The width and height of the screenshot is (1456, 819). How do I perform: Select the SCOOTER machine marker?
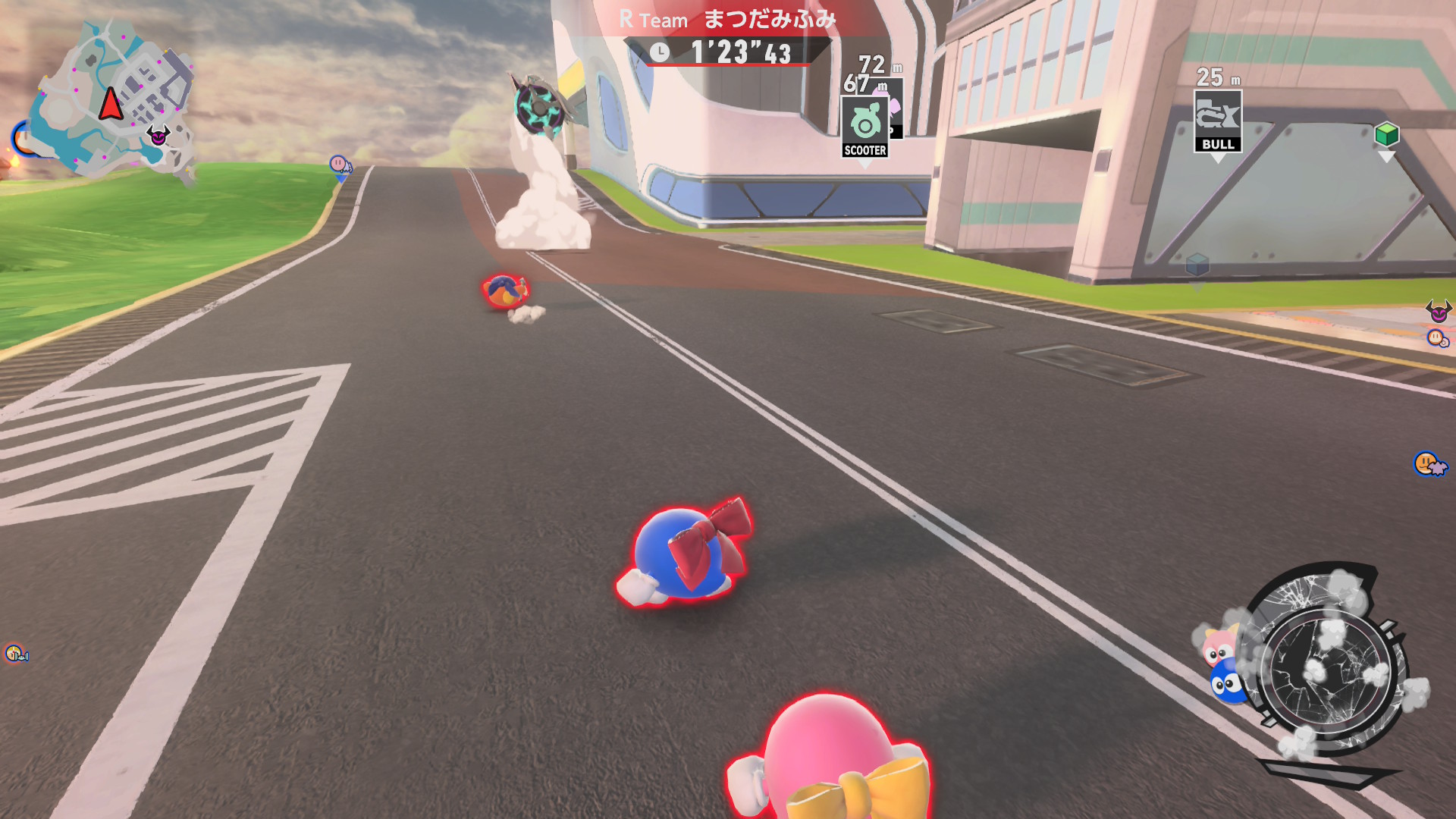[x=864, y=127]
